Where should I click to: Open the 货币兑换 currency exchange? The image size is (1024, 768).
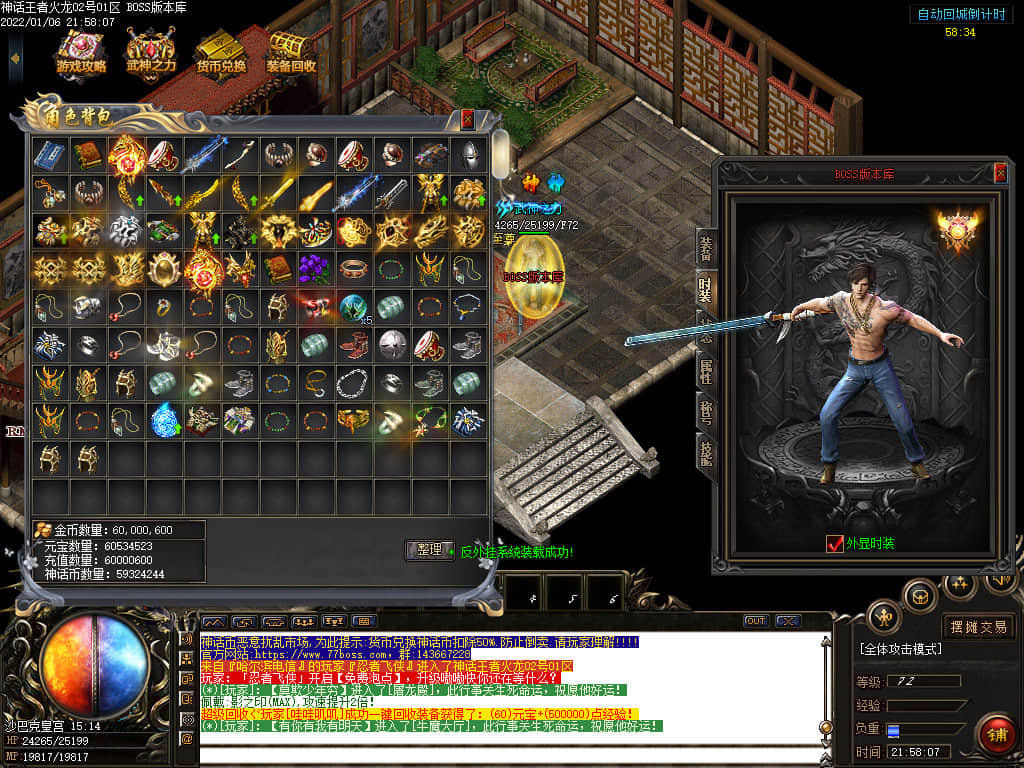[221, 50]
